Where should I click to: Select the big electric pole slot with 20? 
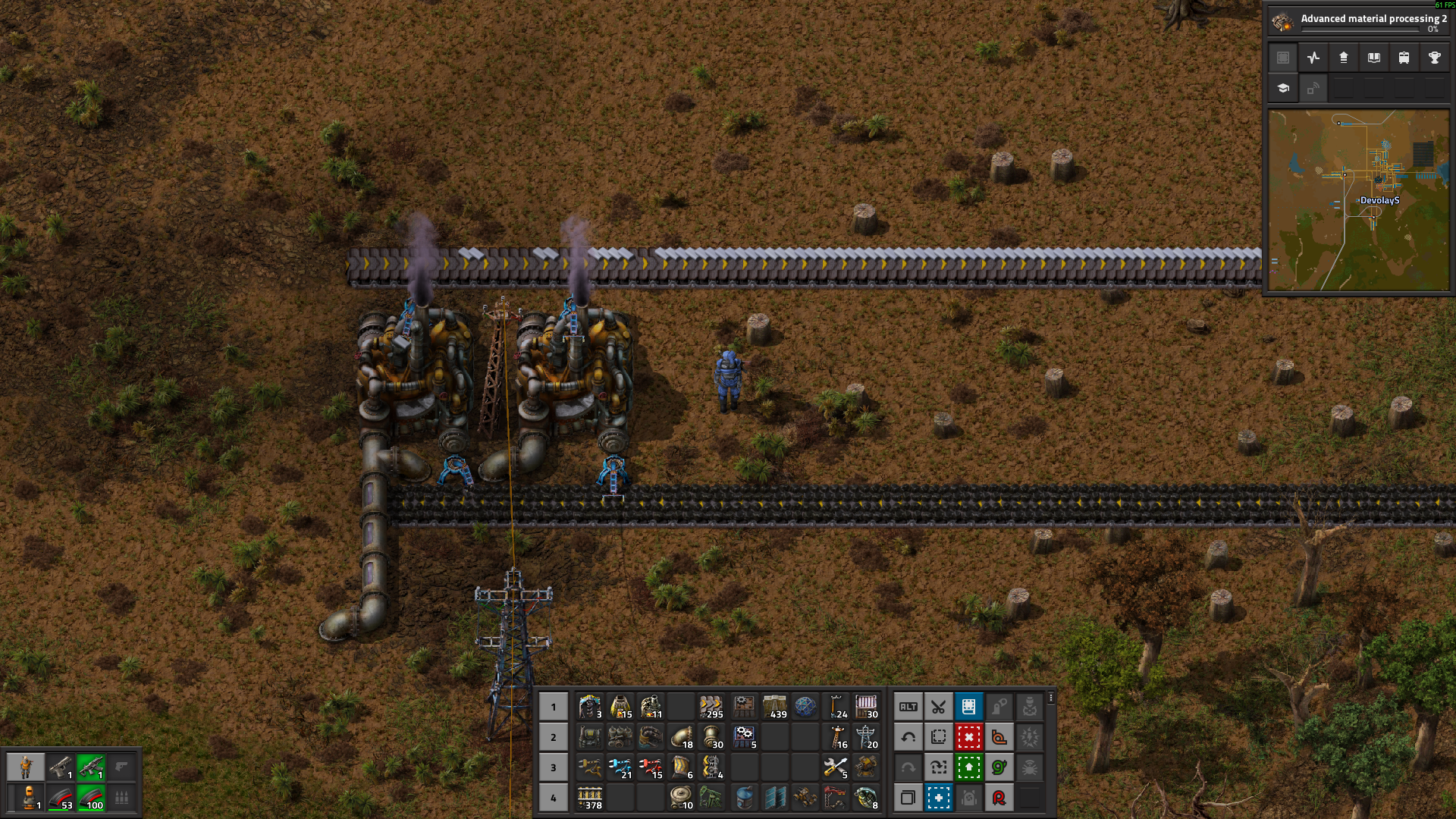(866, 737)
